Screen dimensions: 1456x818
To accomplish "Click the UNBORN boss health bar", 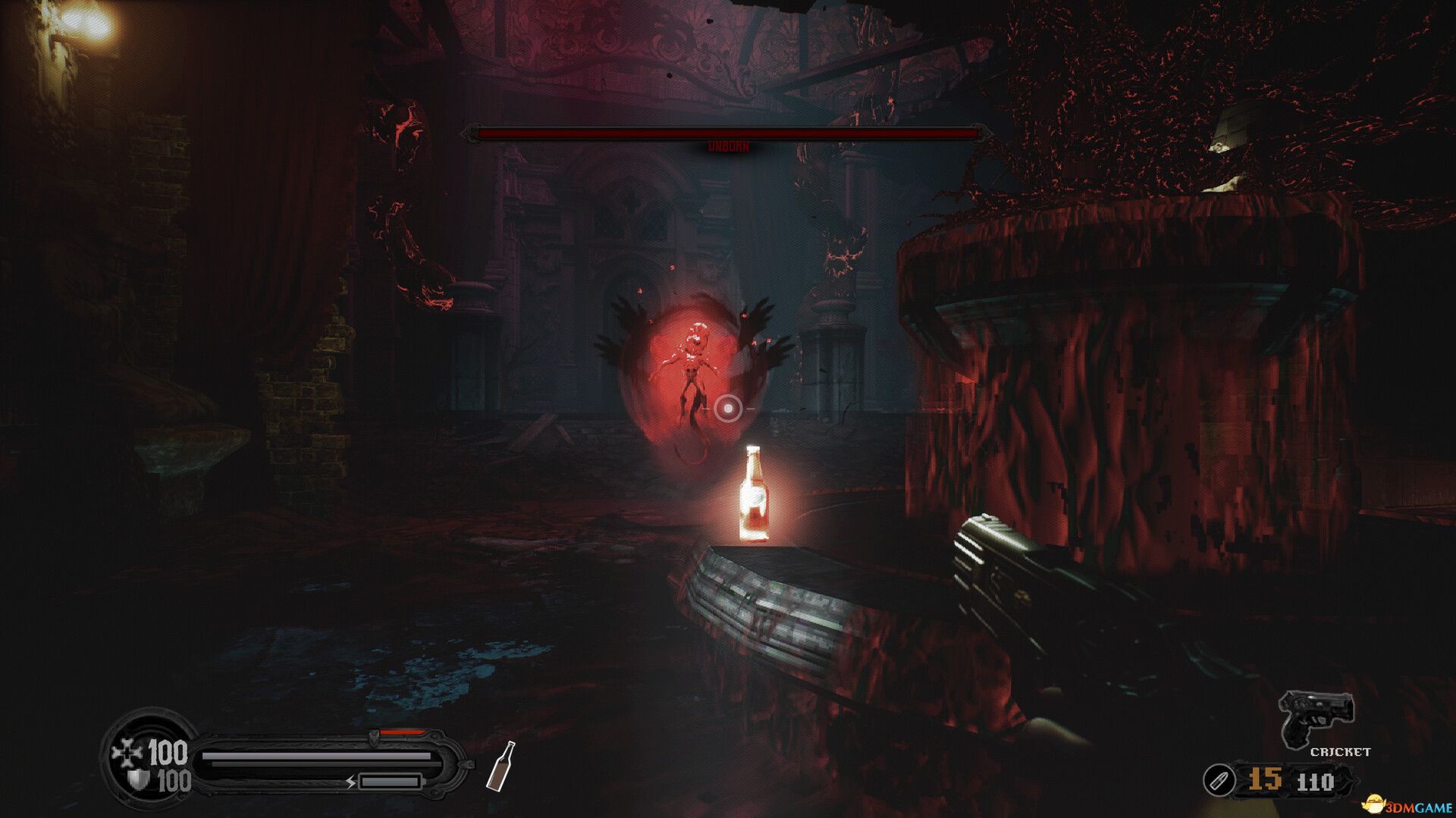I will (728, 132).
